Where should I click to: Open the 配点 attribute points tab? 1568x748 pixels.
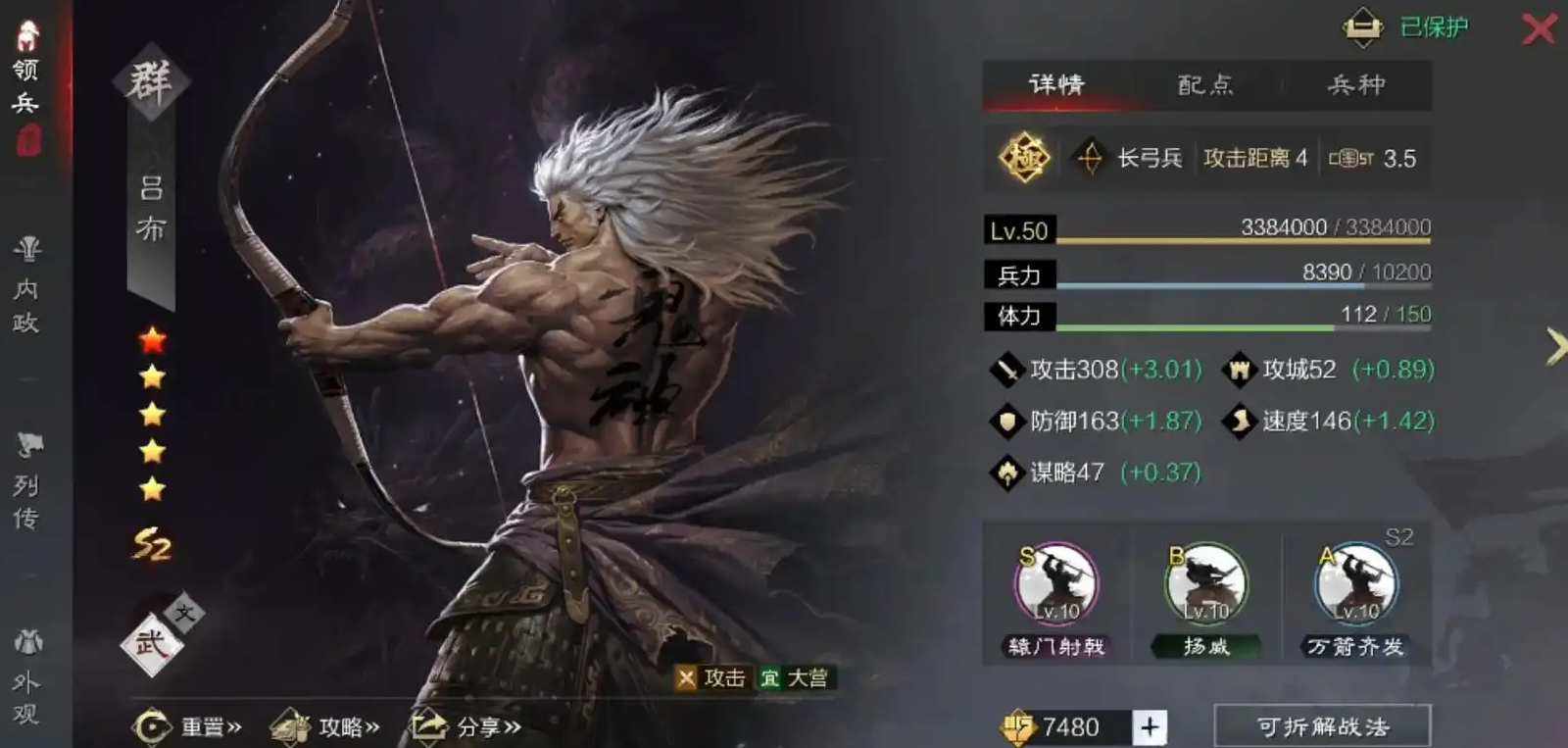tap(1205, 85)
